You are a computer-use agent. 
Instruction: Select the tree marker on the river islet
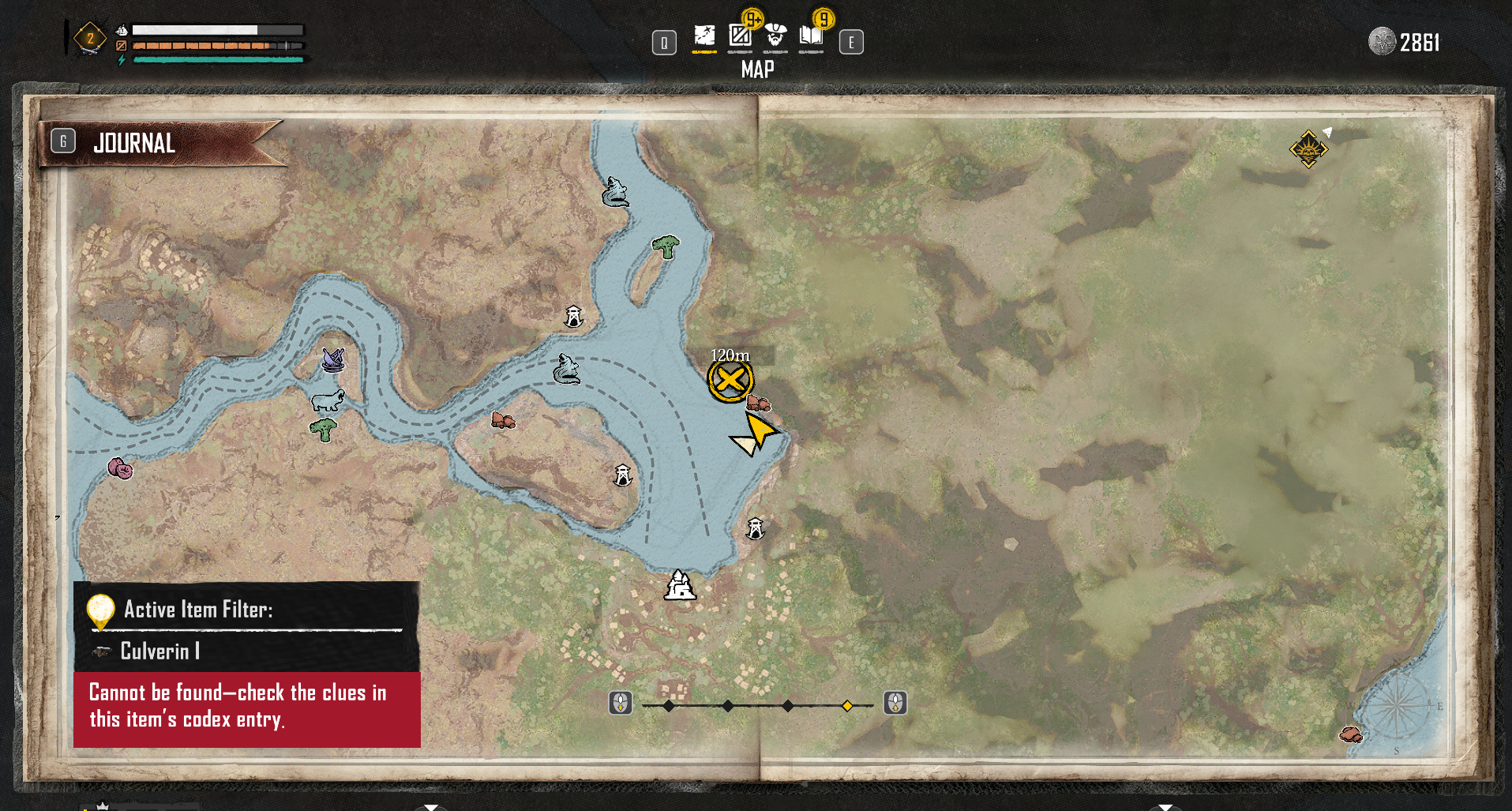click(x=666, y=247)
